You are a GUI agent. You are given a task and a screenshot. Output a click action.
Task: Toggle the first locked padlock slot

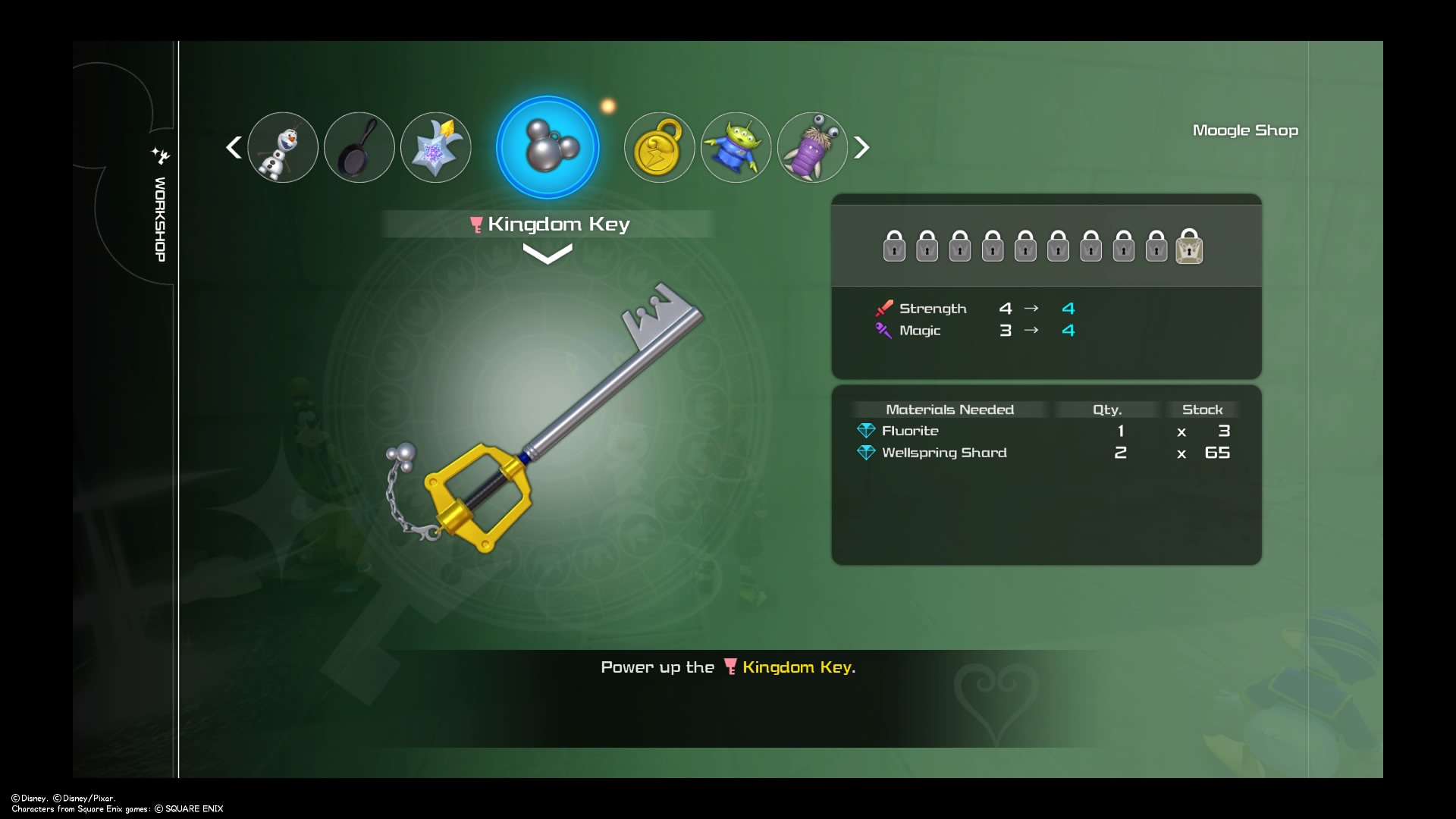(x=893, y=246)
